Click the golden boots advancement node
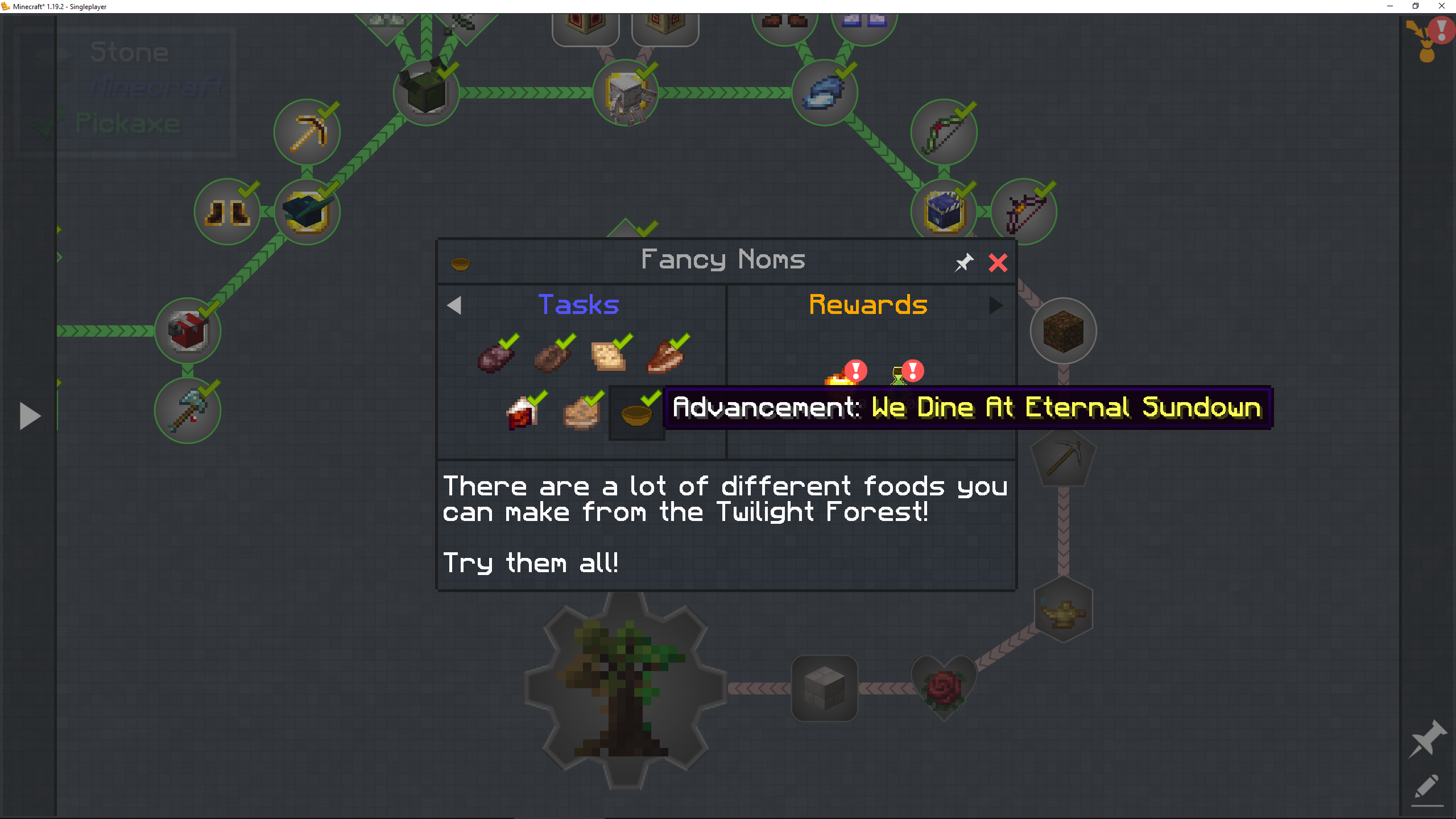Viewport: 1456px width, 819px height. pos(227,210)
